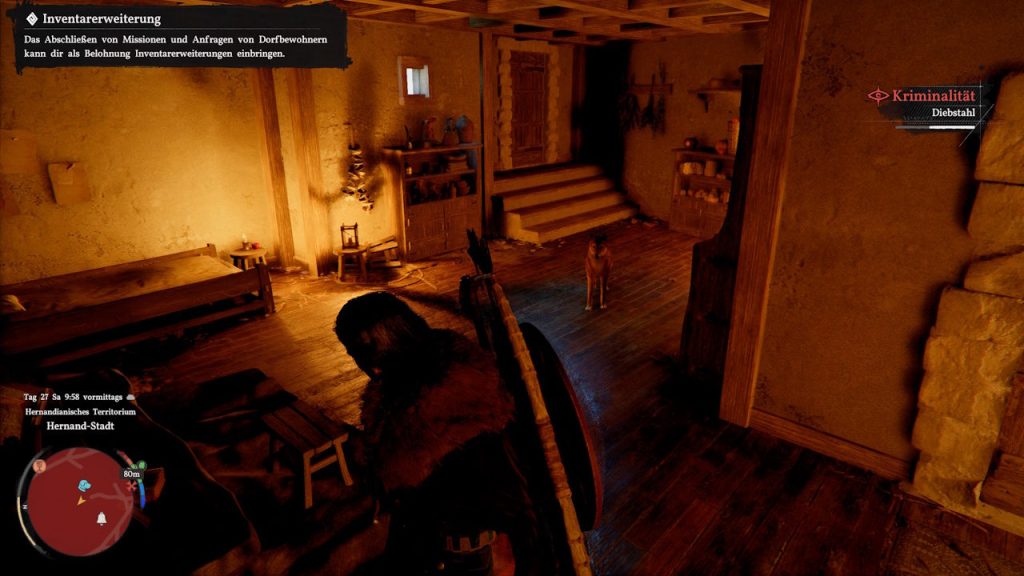Open the Inventarerweiterung tutorial notification
This screenshot has width=1024, height=576.
(x=182, y=38)
